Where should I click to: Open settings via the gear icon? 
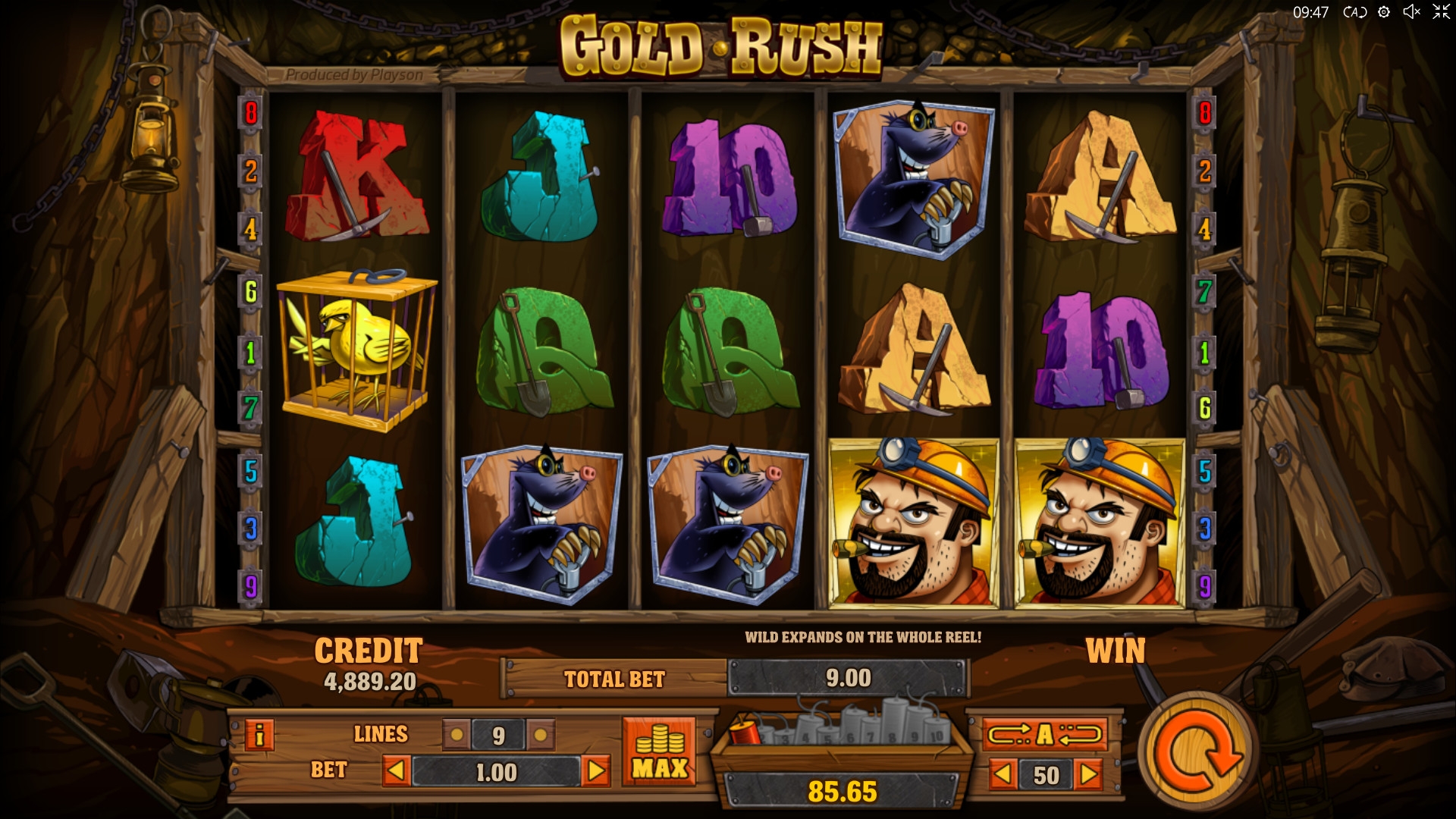point(1384,12)
